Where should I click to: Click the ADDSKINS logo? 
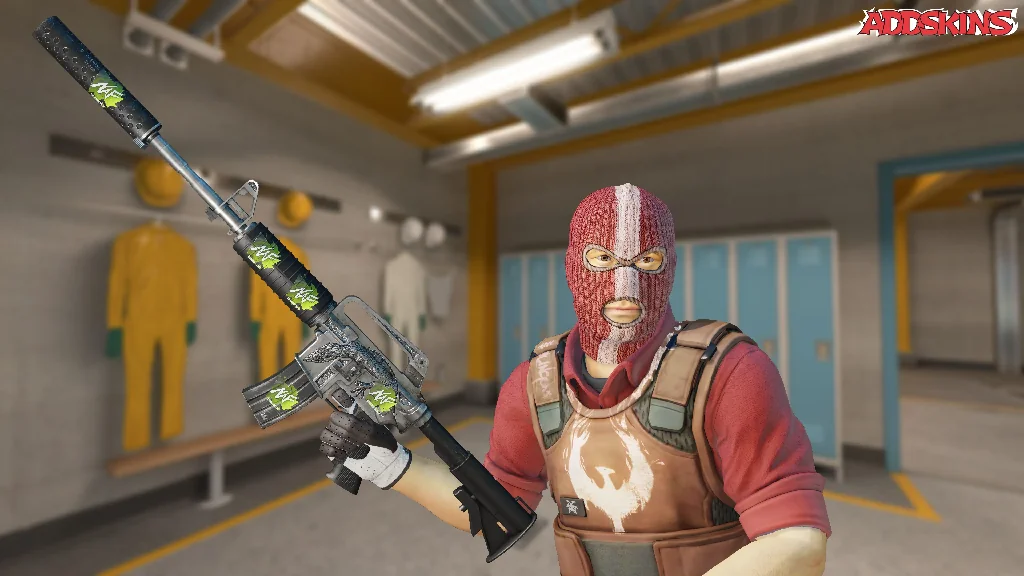click(x=936, y=22)
